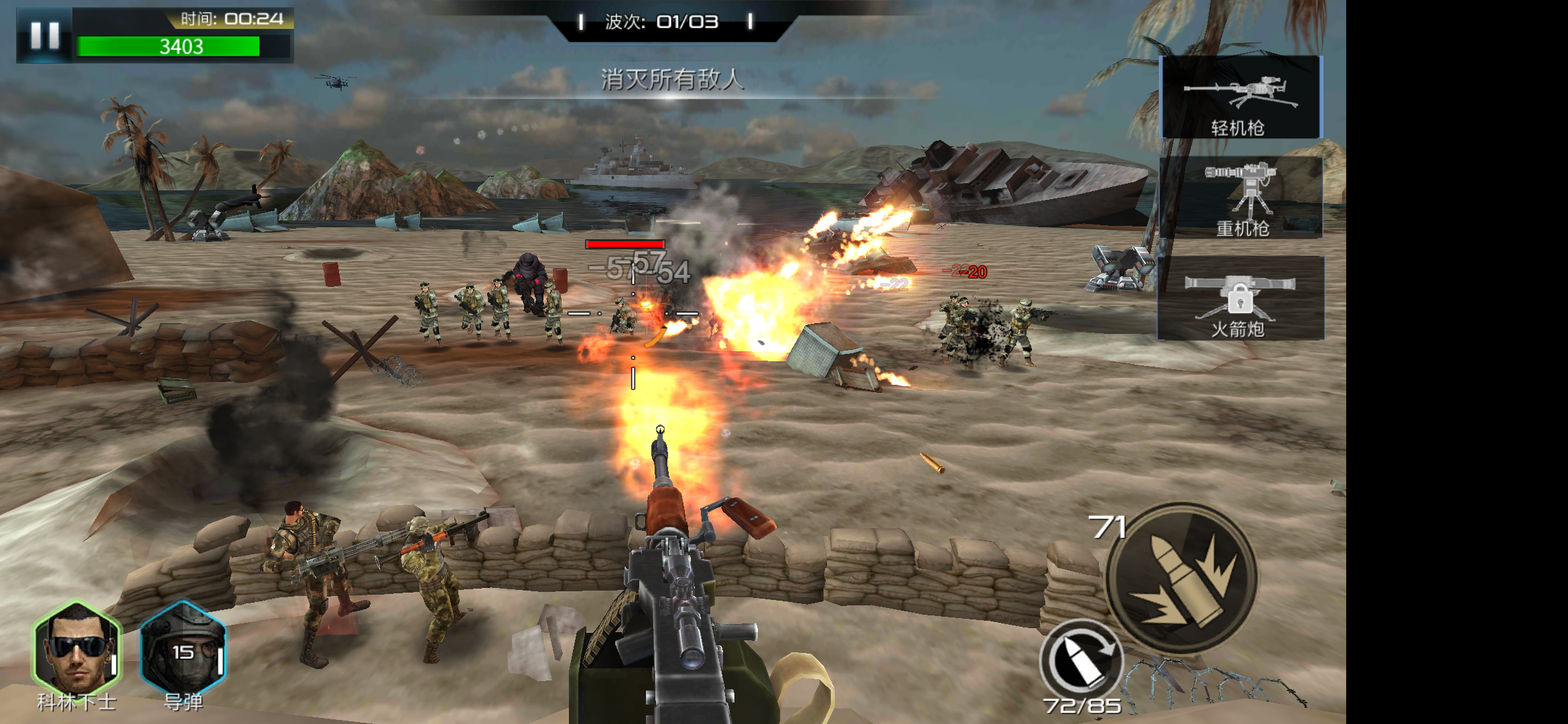Fire using the bullet shoot button

[1182, 577]
